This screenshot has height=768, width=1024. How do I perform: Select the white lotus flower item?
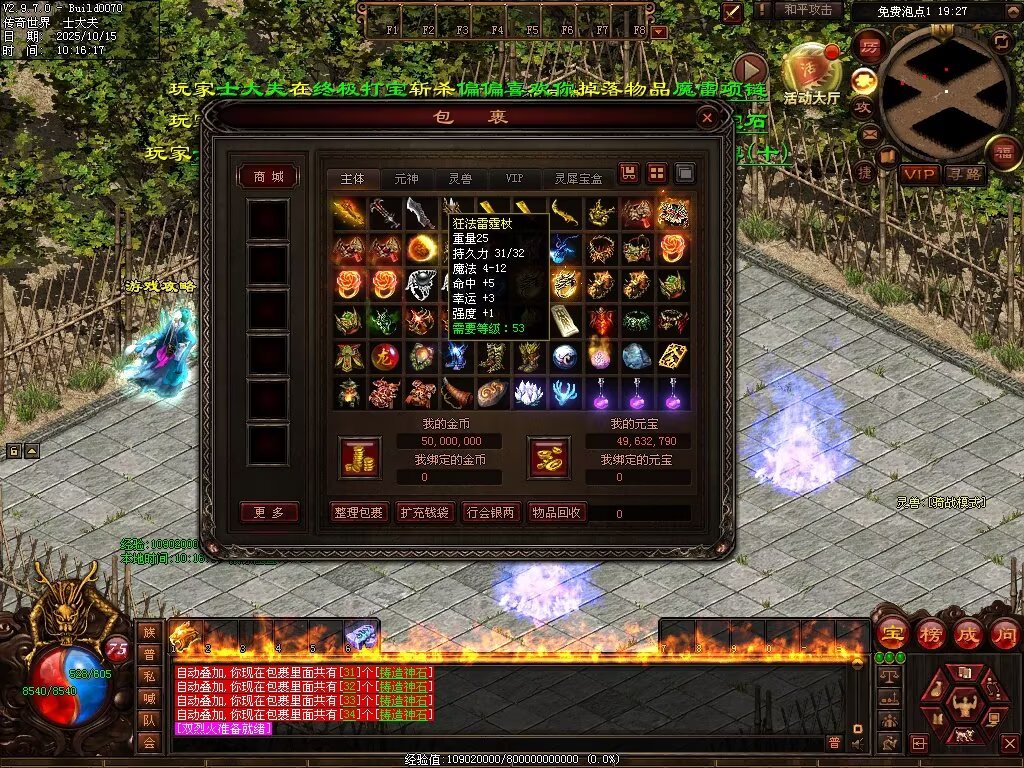529,393
